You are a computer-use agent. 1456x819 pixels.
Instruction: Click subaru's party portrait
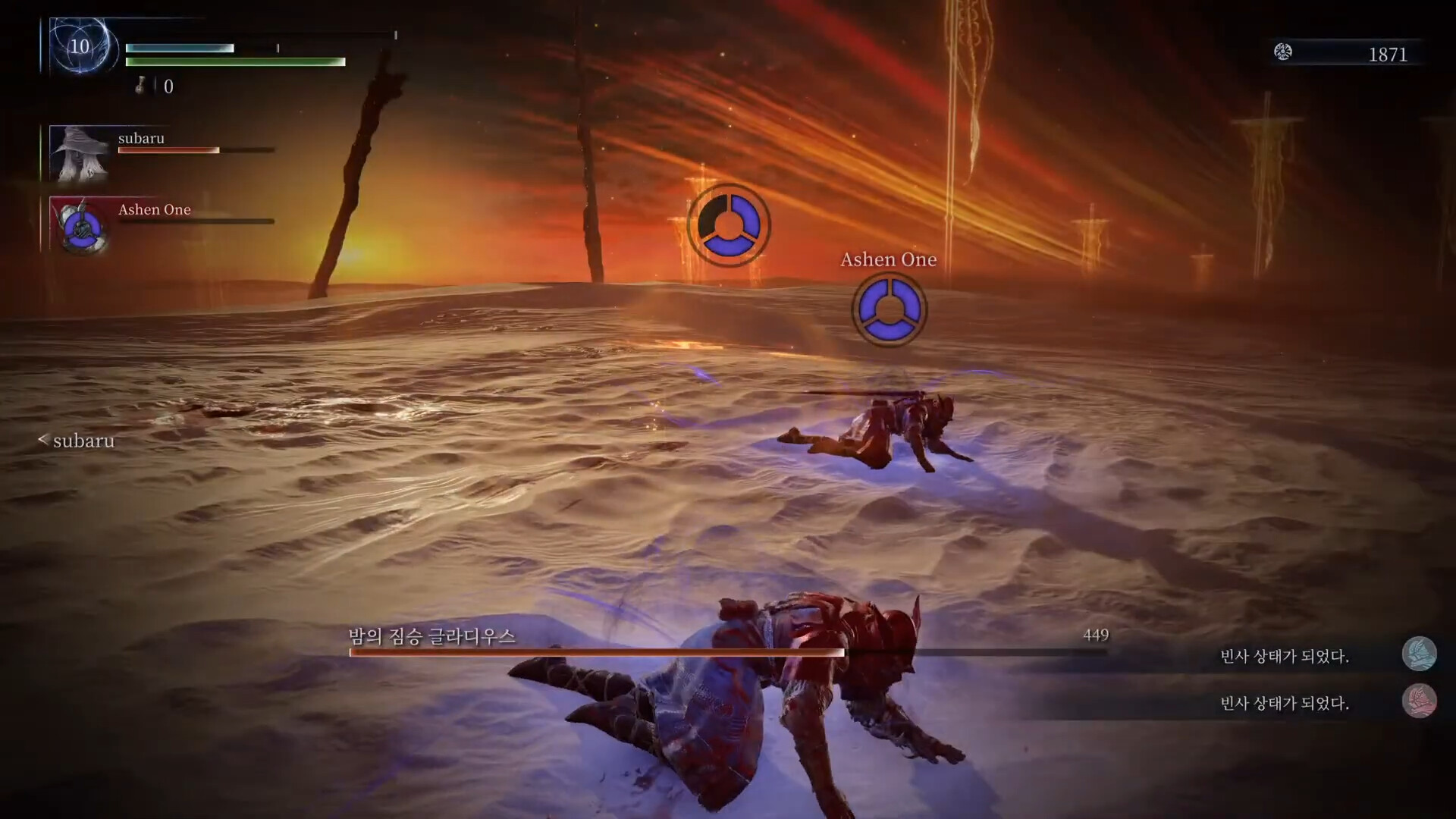(80, 154)
